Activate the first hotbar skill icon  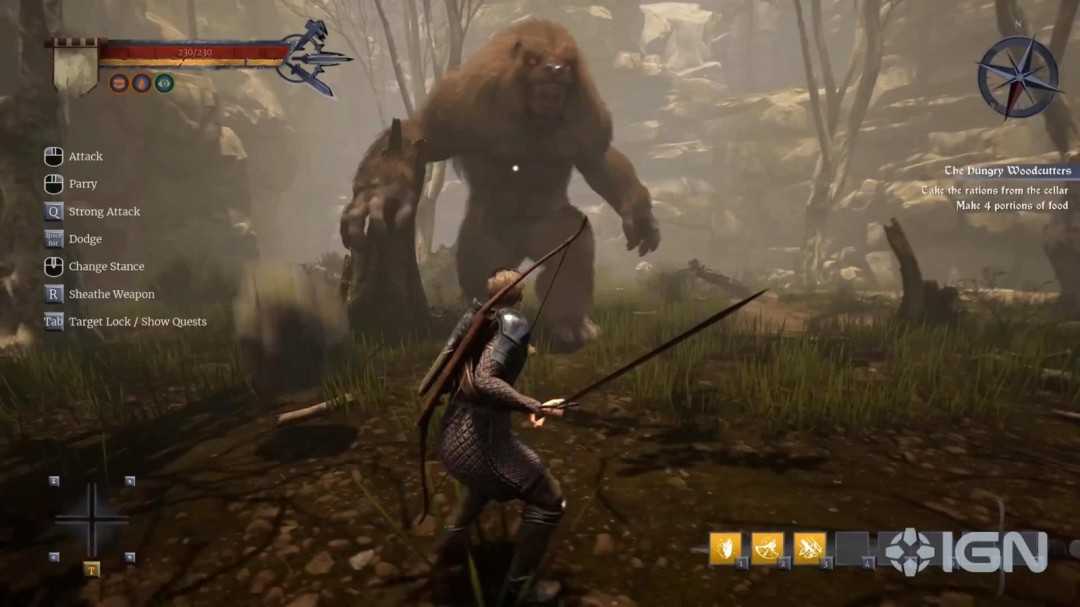click(x=725, y=548)
